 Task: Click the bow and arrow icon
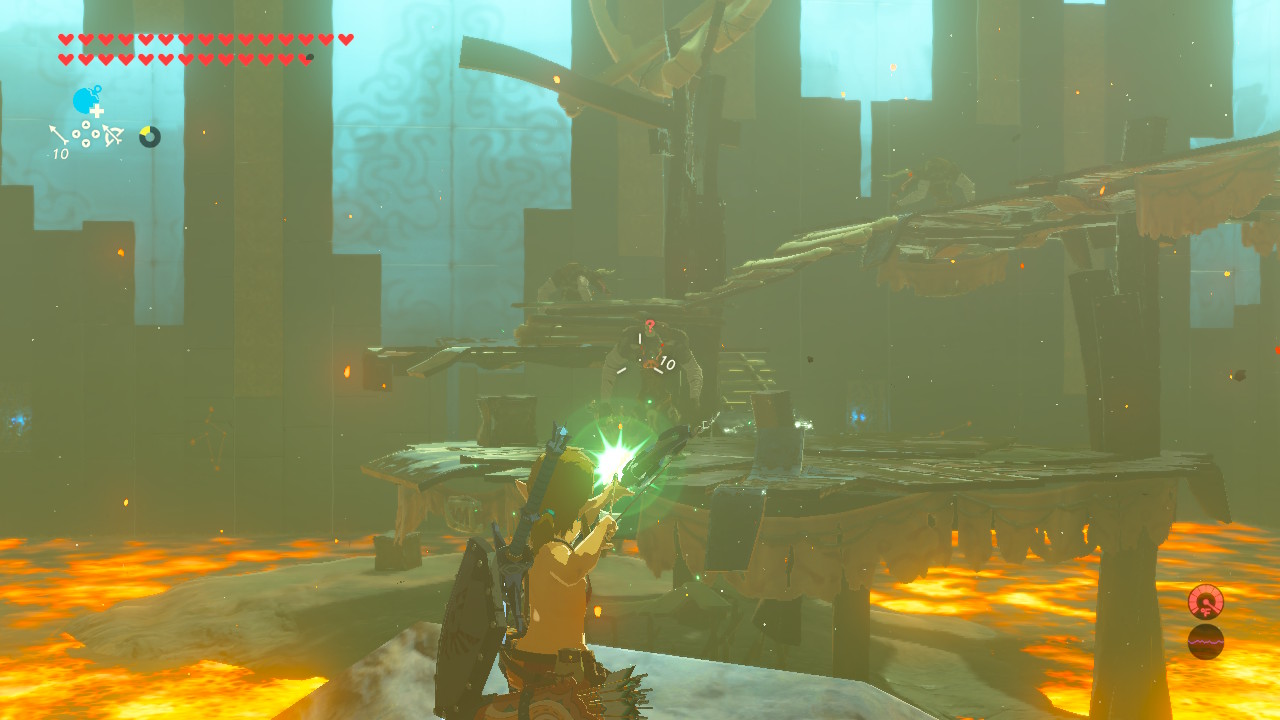click(112, 135)
